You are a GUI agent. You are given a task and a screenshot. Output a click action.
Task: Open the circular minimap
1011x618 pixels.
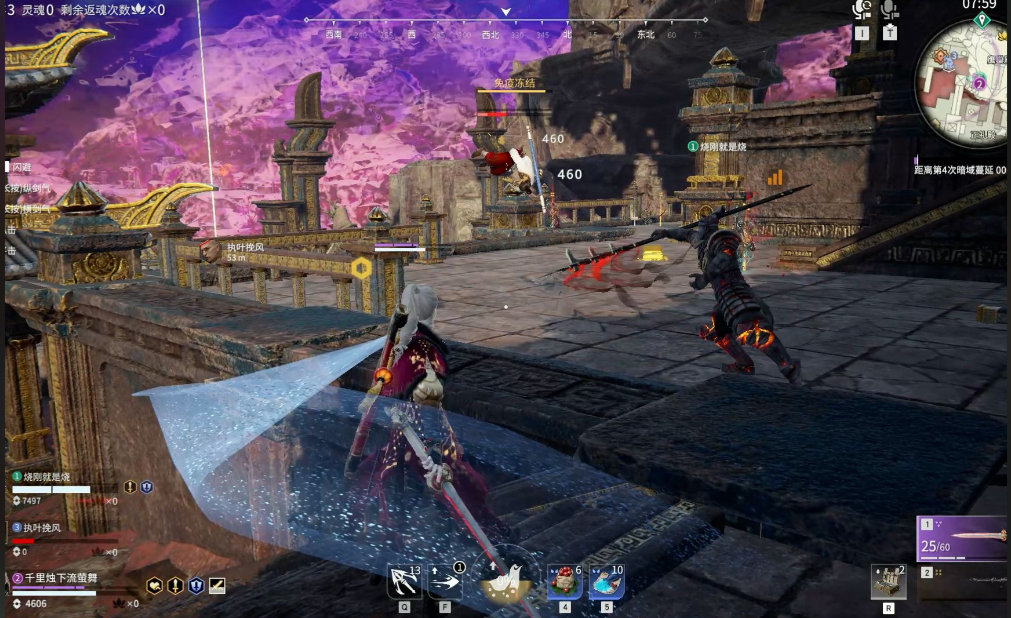coord(965,75)
